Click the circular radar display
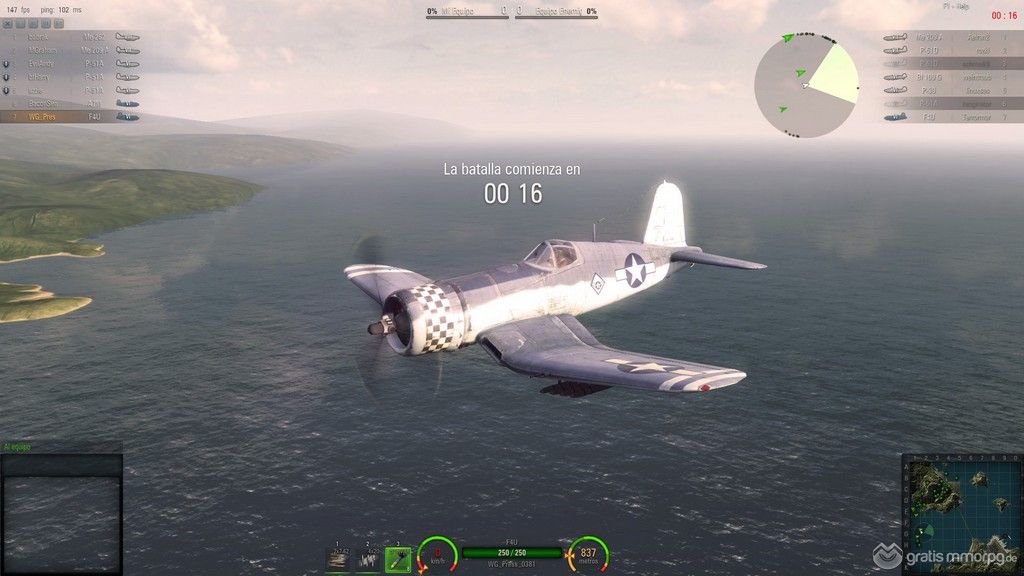This screenshot has height=576, width=1024. click(x=806, y=84)
